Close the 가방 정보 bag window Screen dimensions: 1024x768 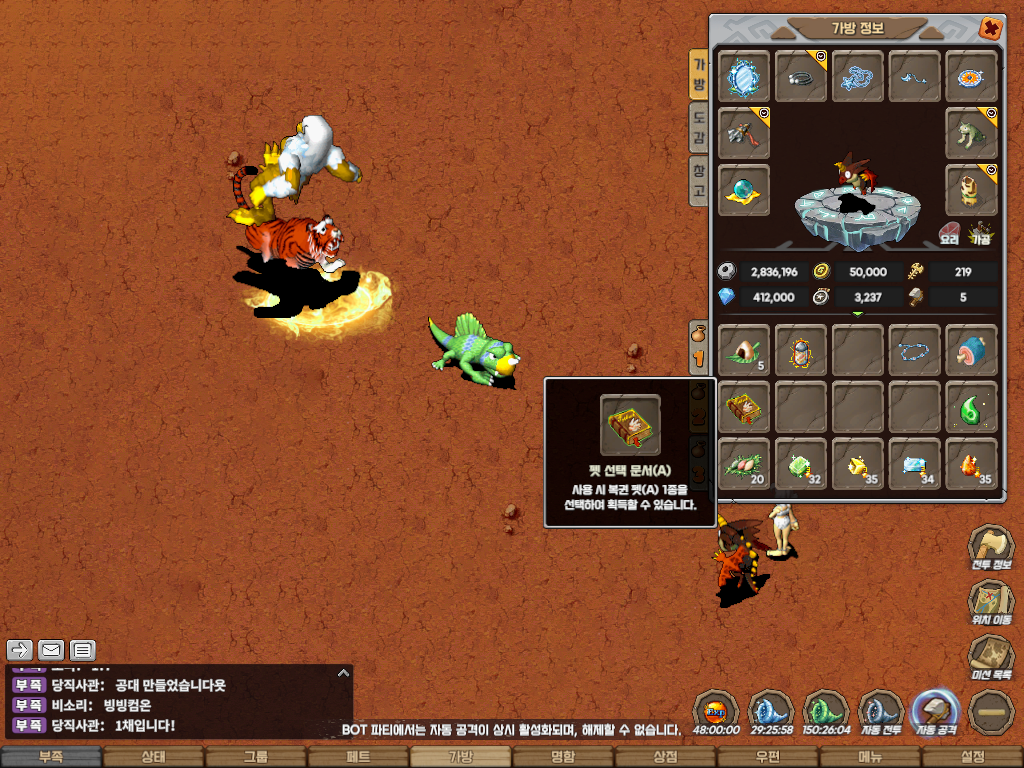click(x=990, y=28)
